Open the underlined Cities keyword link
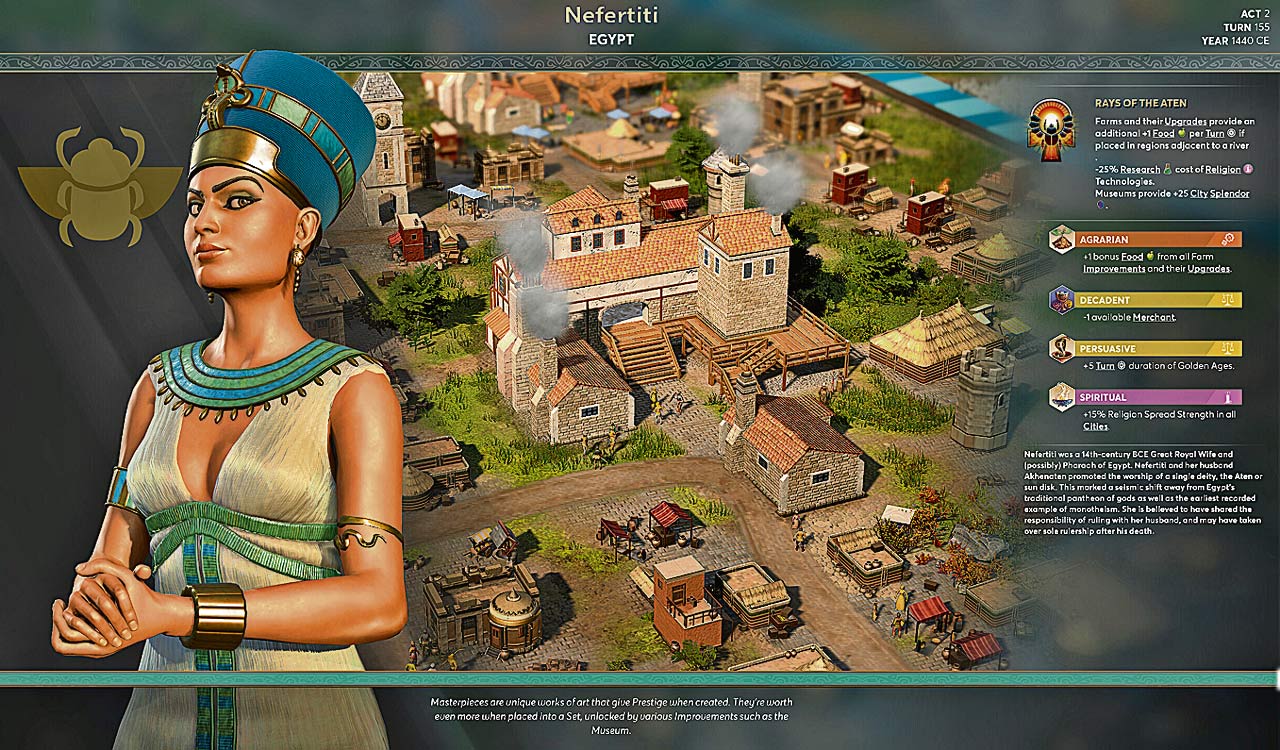Image resolution: width=1280 pixels, height=750 pixels. coord(1095,426)
